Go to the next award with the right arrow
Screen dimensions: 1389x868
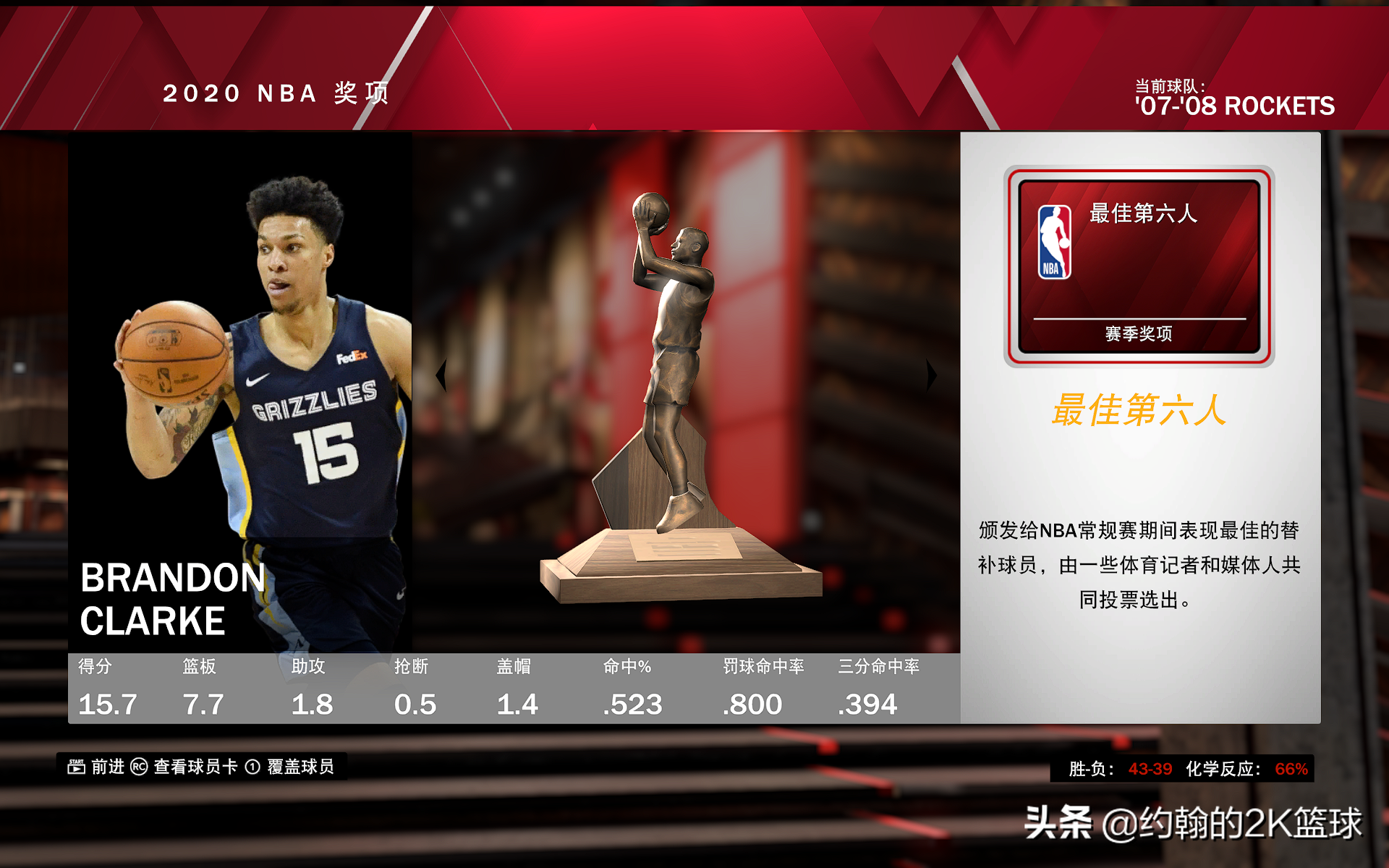click(x=931, y=375)
